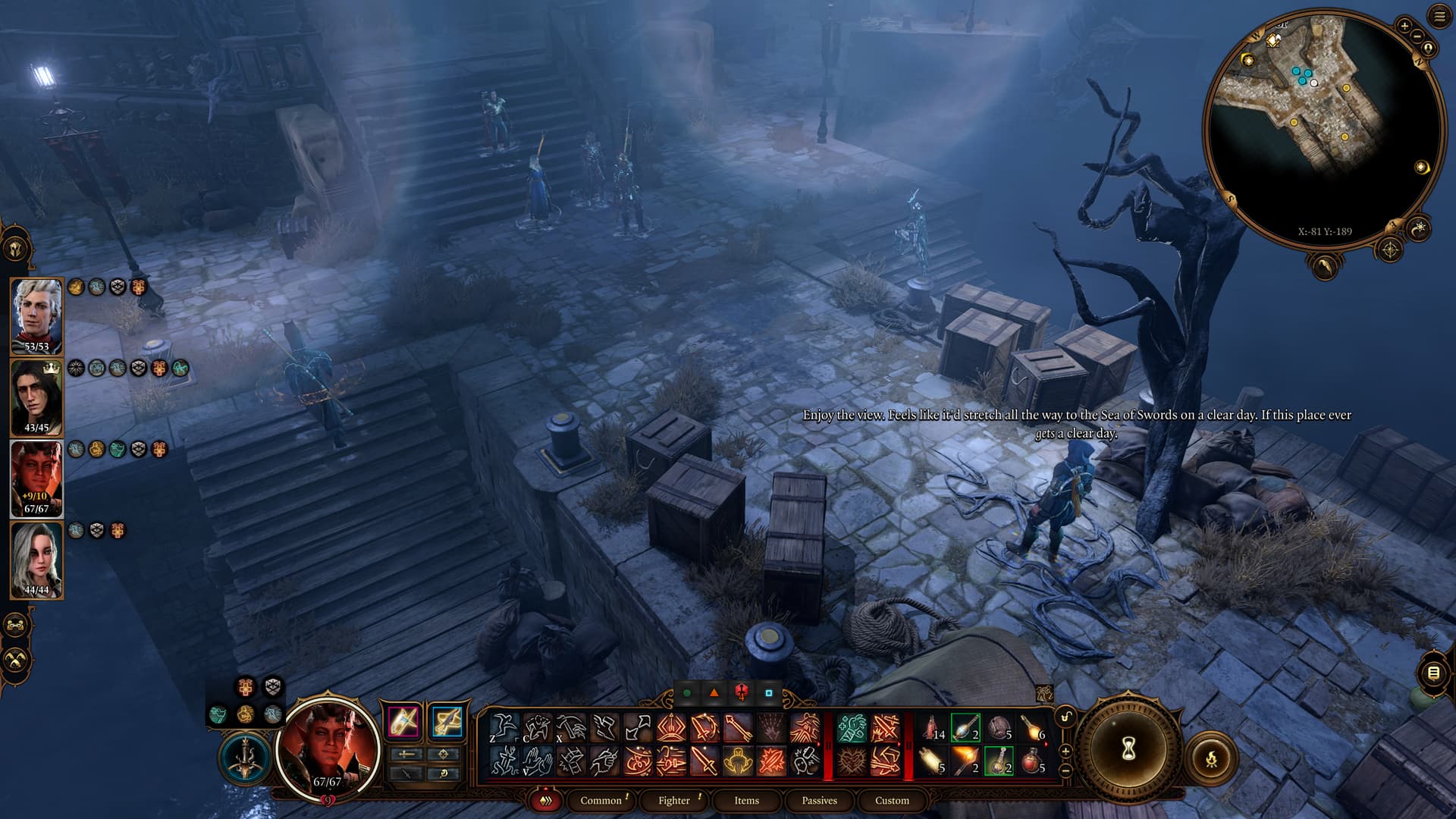This screenshot has height=819, width=1456.
Task: Use the red health potion slot
Action: pyautogui.click(x=1032, y=761)
